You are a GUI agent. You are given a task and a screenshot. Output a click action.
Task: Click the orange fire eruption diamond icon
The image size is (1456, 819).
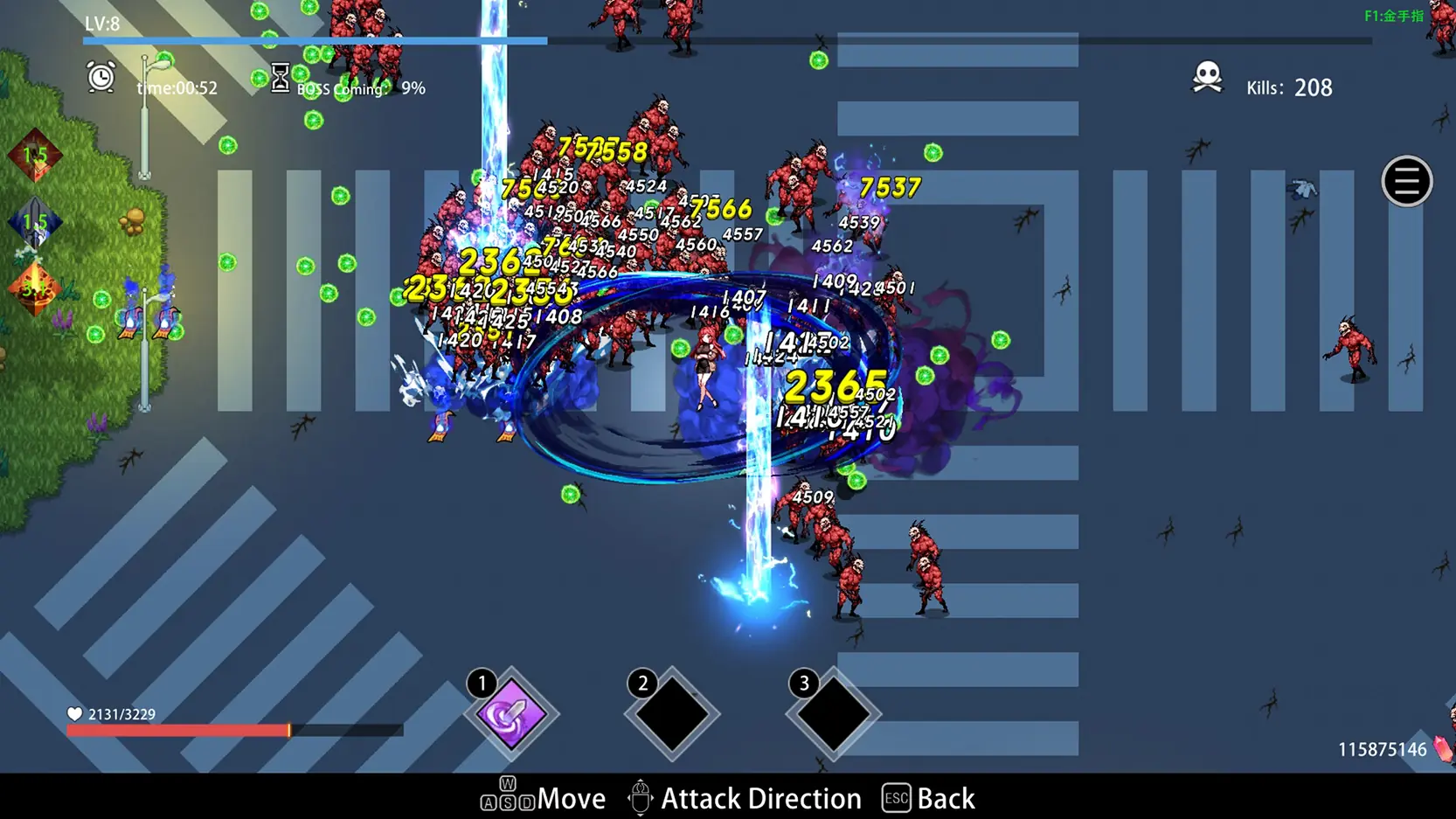tap(35, 288)
